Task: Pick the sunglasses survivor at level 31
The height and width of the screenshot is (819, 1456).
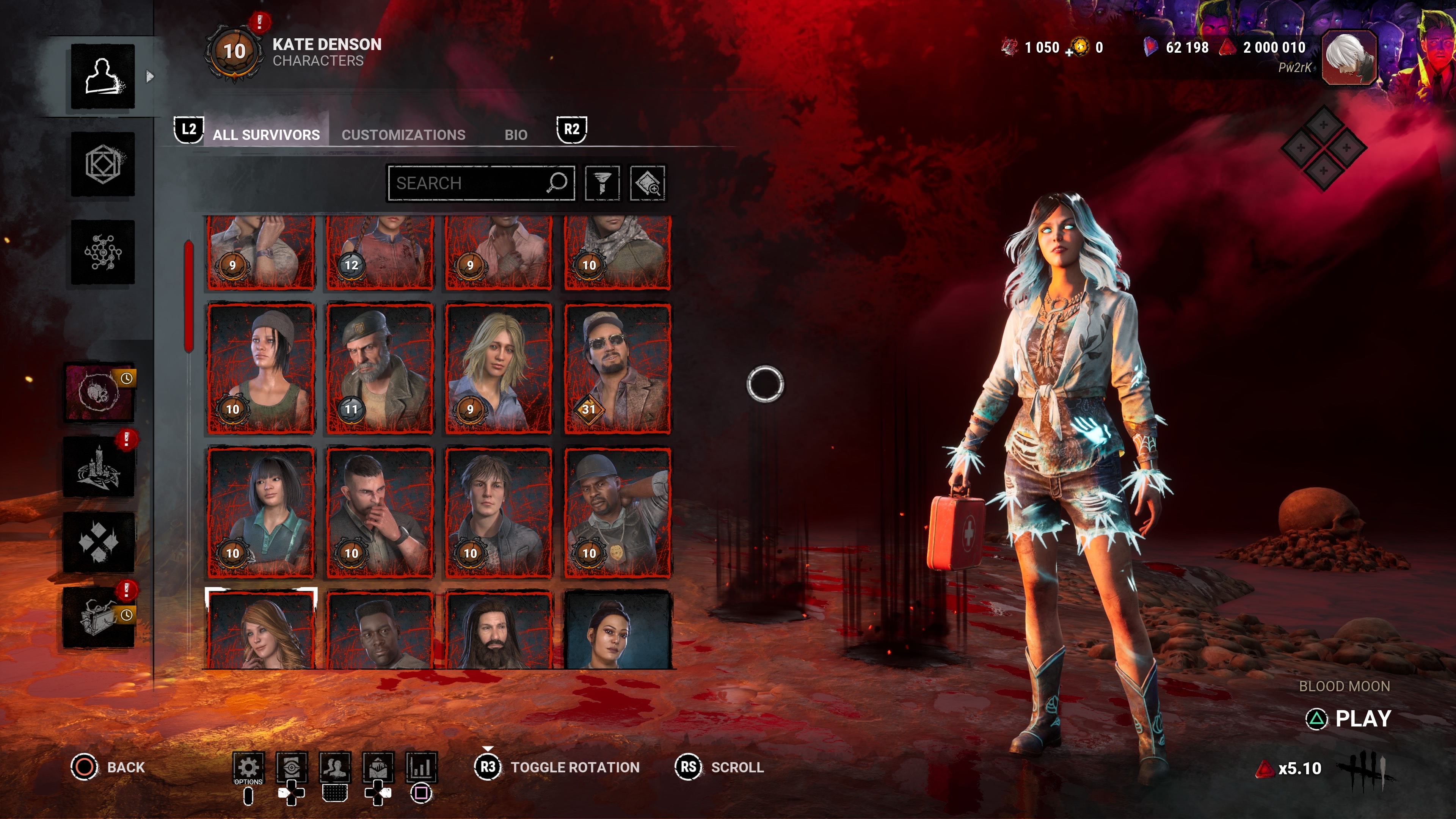Action: point(617,369)
